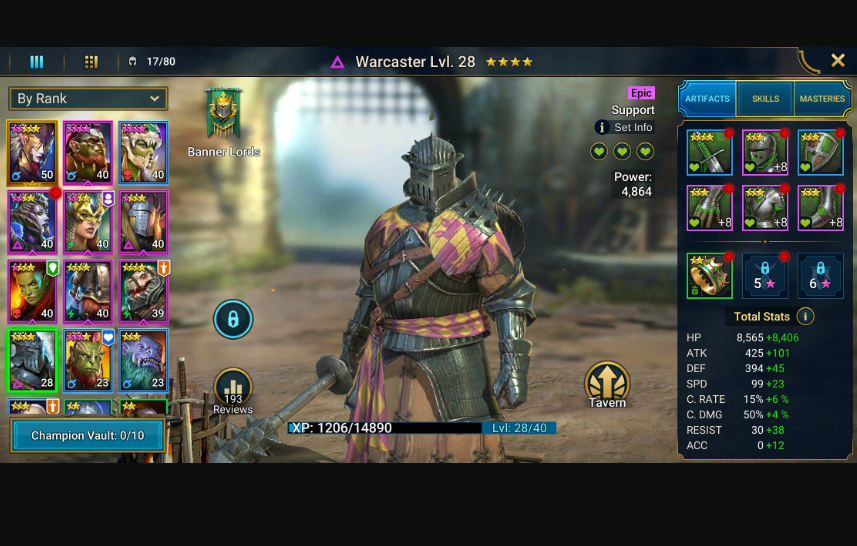Choose the level 50 champion portrait

[x=32, y=152]
